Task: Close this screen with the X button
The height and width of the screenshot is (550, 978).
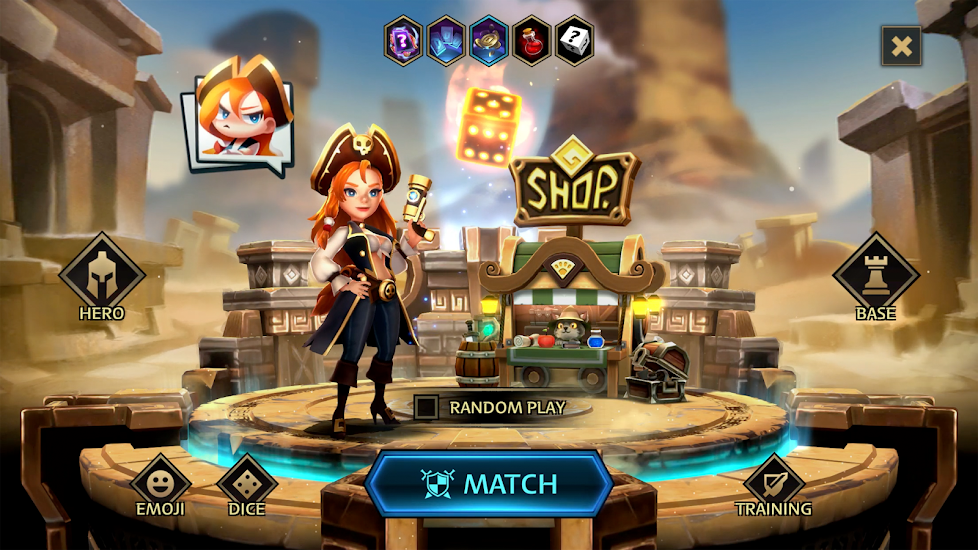Action: click(x=901, y=45)
